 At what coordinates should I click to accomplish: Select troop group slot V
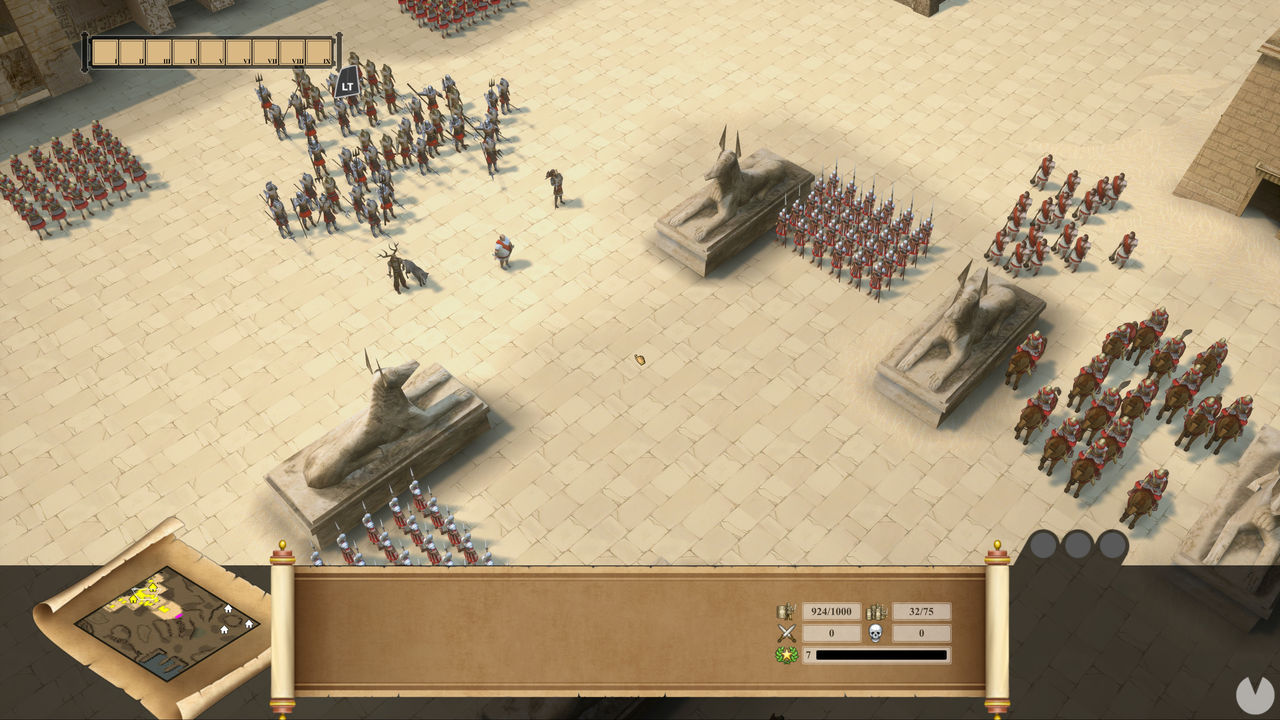211,51
